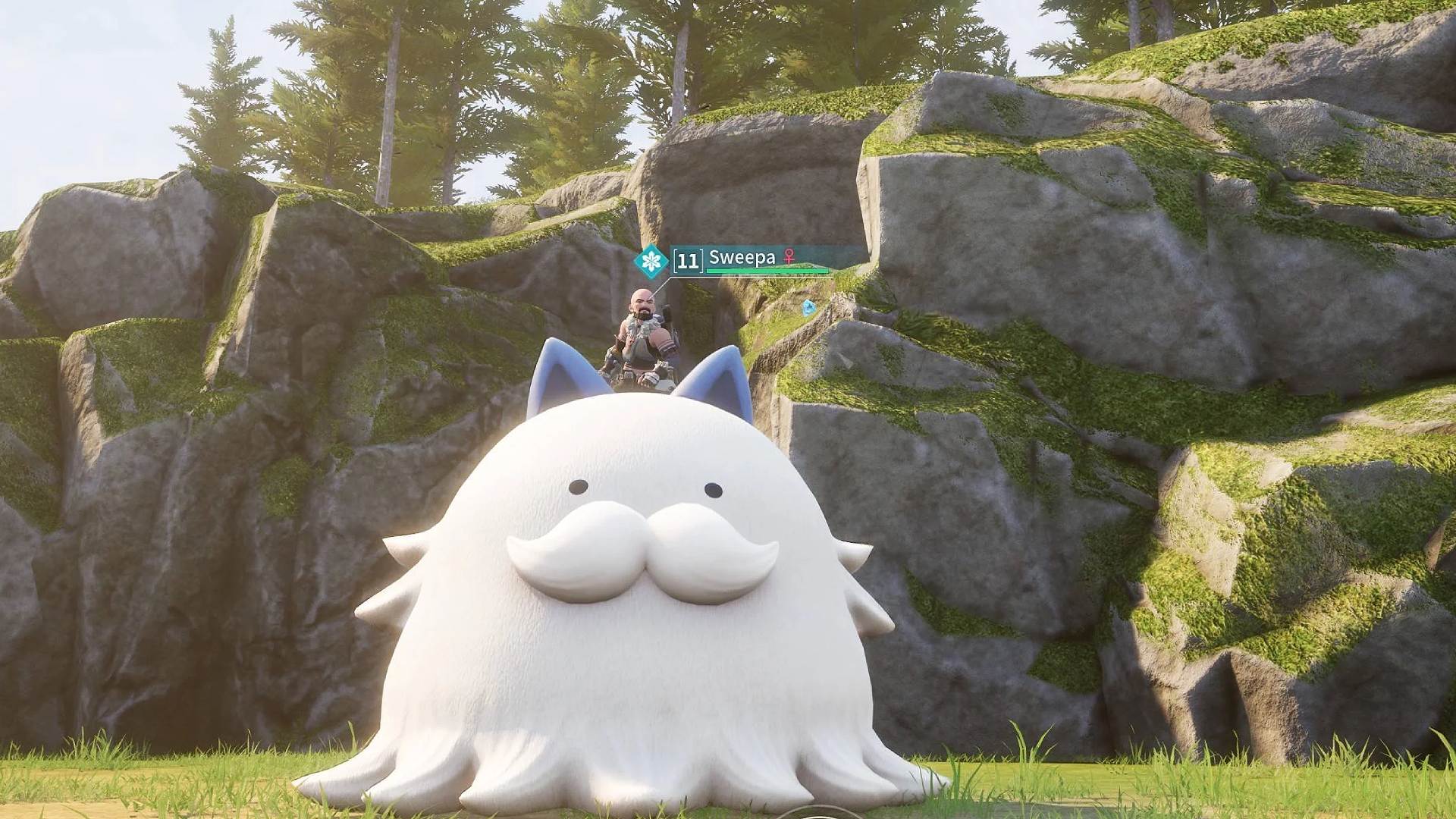Viewport: 1456px width, 819px height.
Task: Click the leader line connecting nameplate to Sweepa
Action: click(x=661, y=288)
